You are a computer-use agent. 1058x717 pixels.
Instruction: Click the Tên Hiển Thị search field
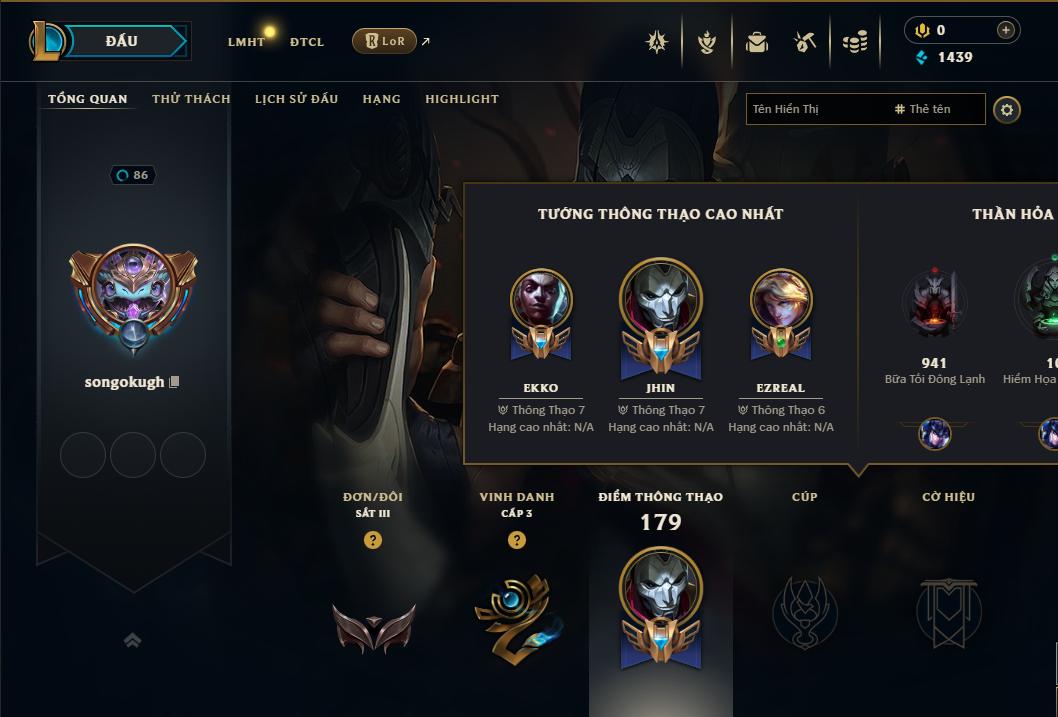point(815,109)
